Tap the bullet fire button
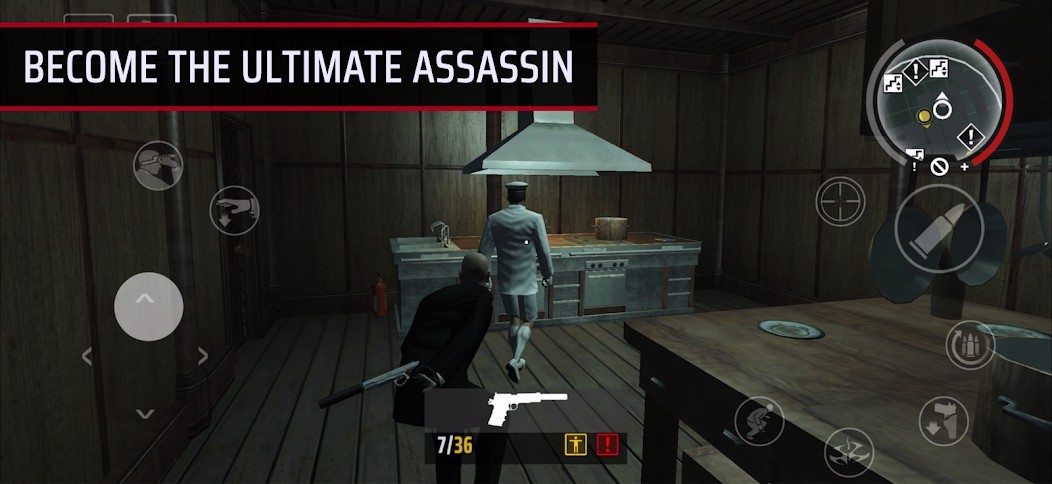 937,228
